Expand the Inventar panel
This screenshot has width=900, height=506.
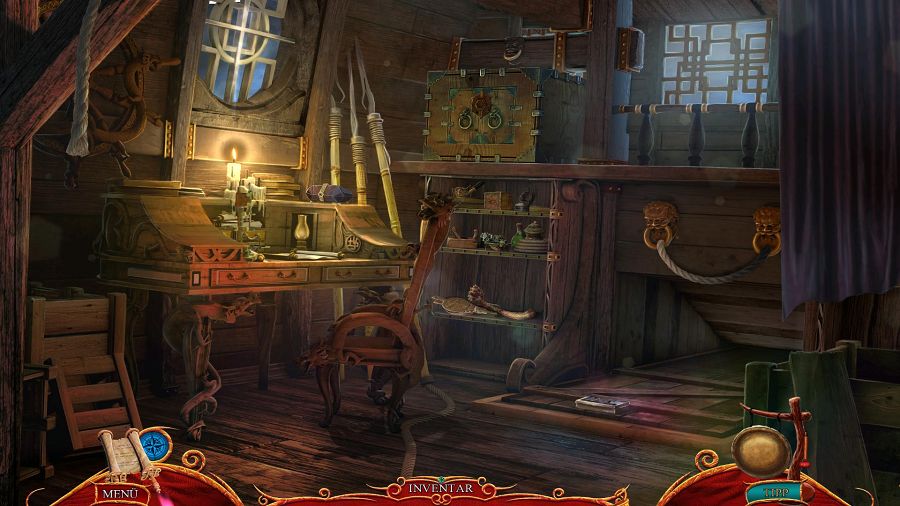click(x=440, y=488)
